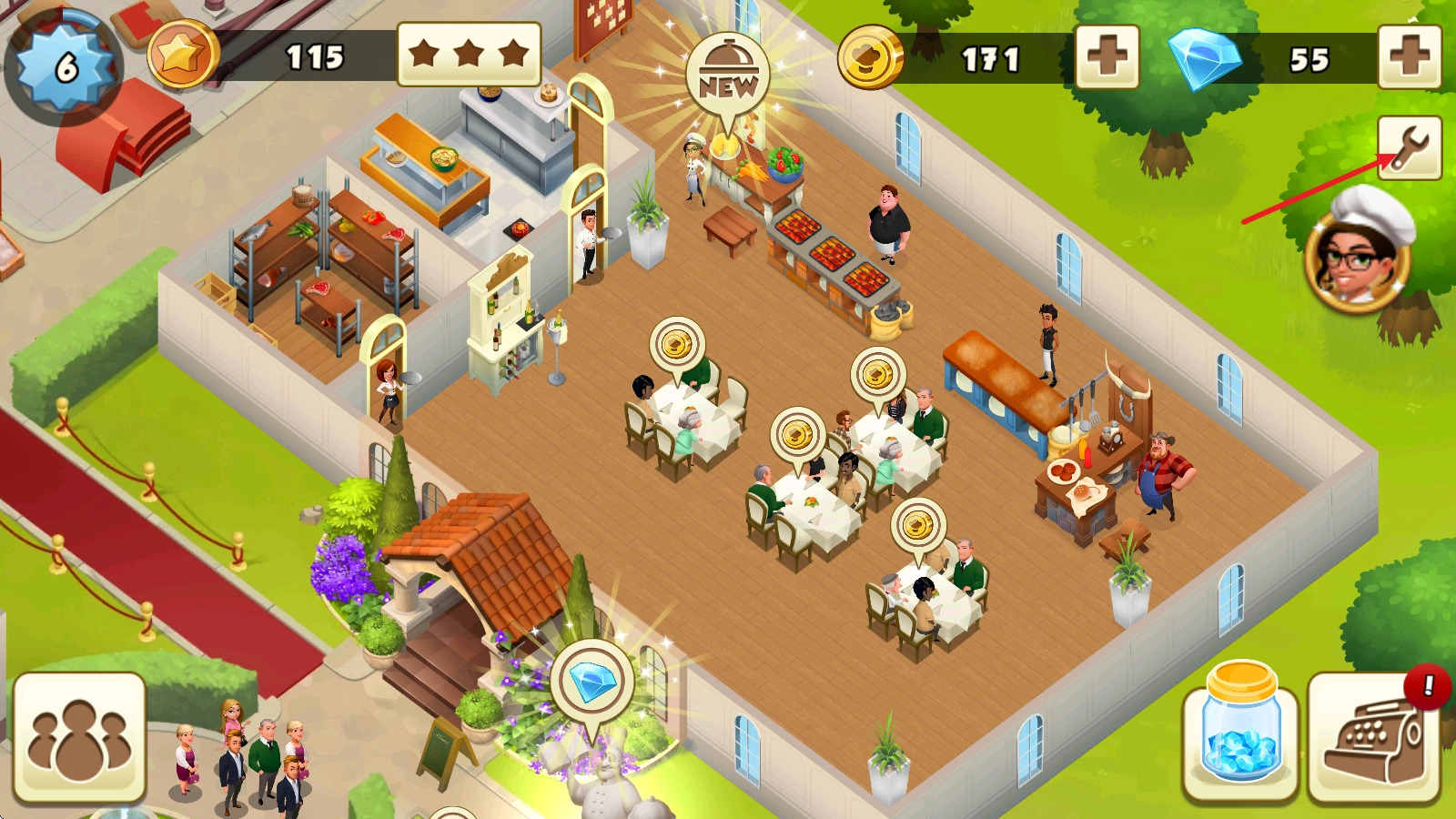The image size is (1456, 819).
Task: Open the guests list button
Action: click(79, 738)
